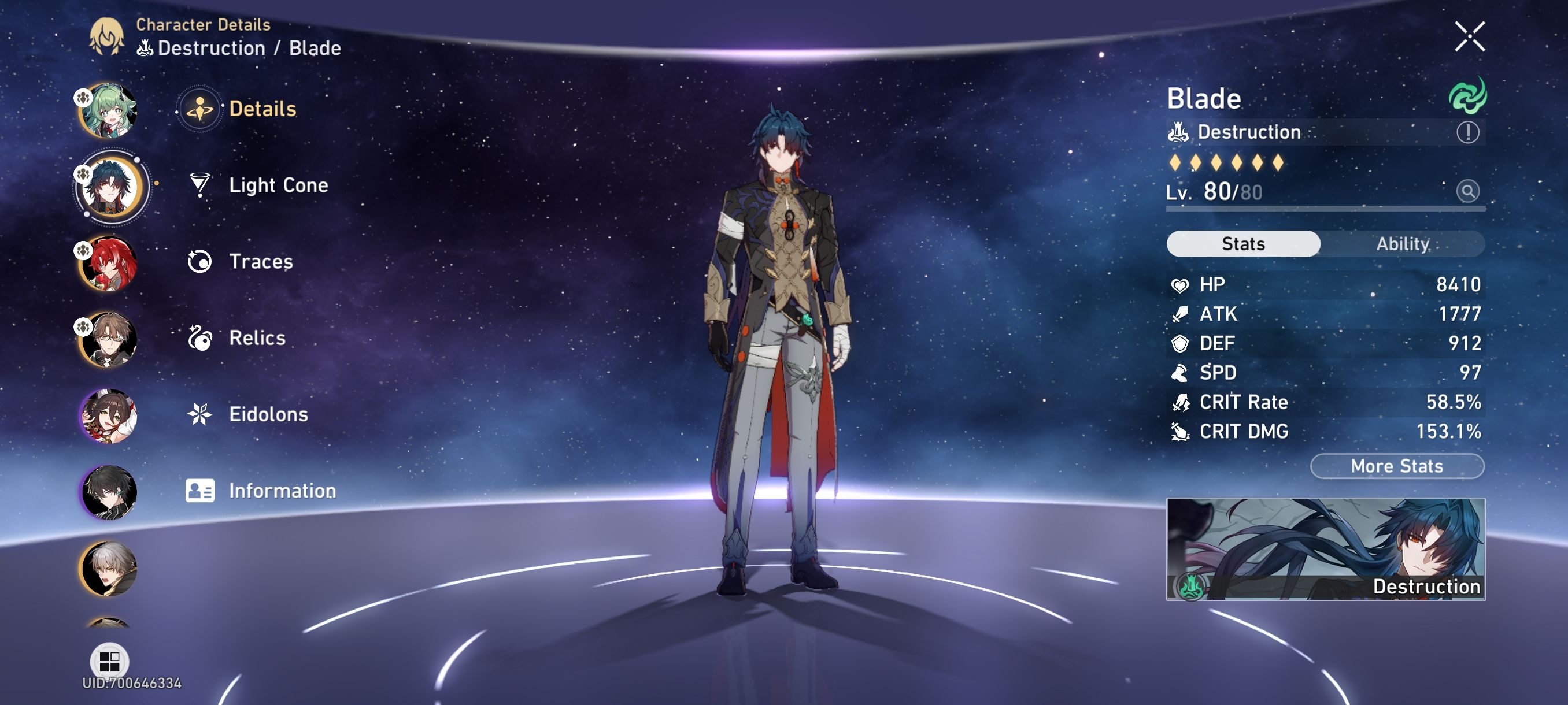Select the Stats tab
1568x705 pixels.
tap(1243, 243)
